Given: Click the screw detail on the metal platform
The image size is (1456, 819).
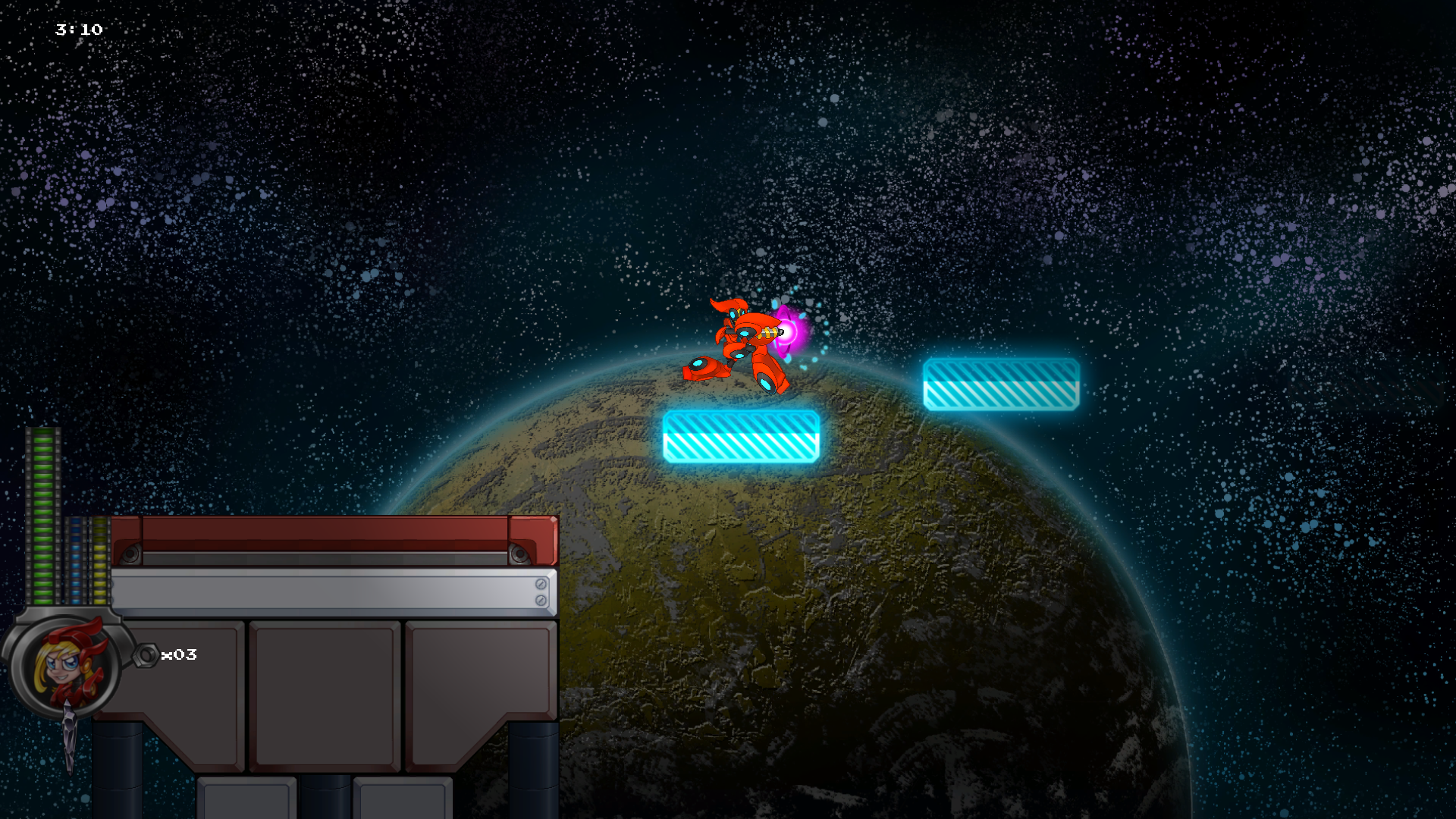Looking at the screenshot, I should (541, 585).
